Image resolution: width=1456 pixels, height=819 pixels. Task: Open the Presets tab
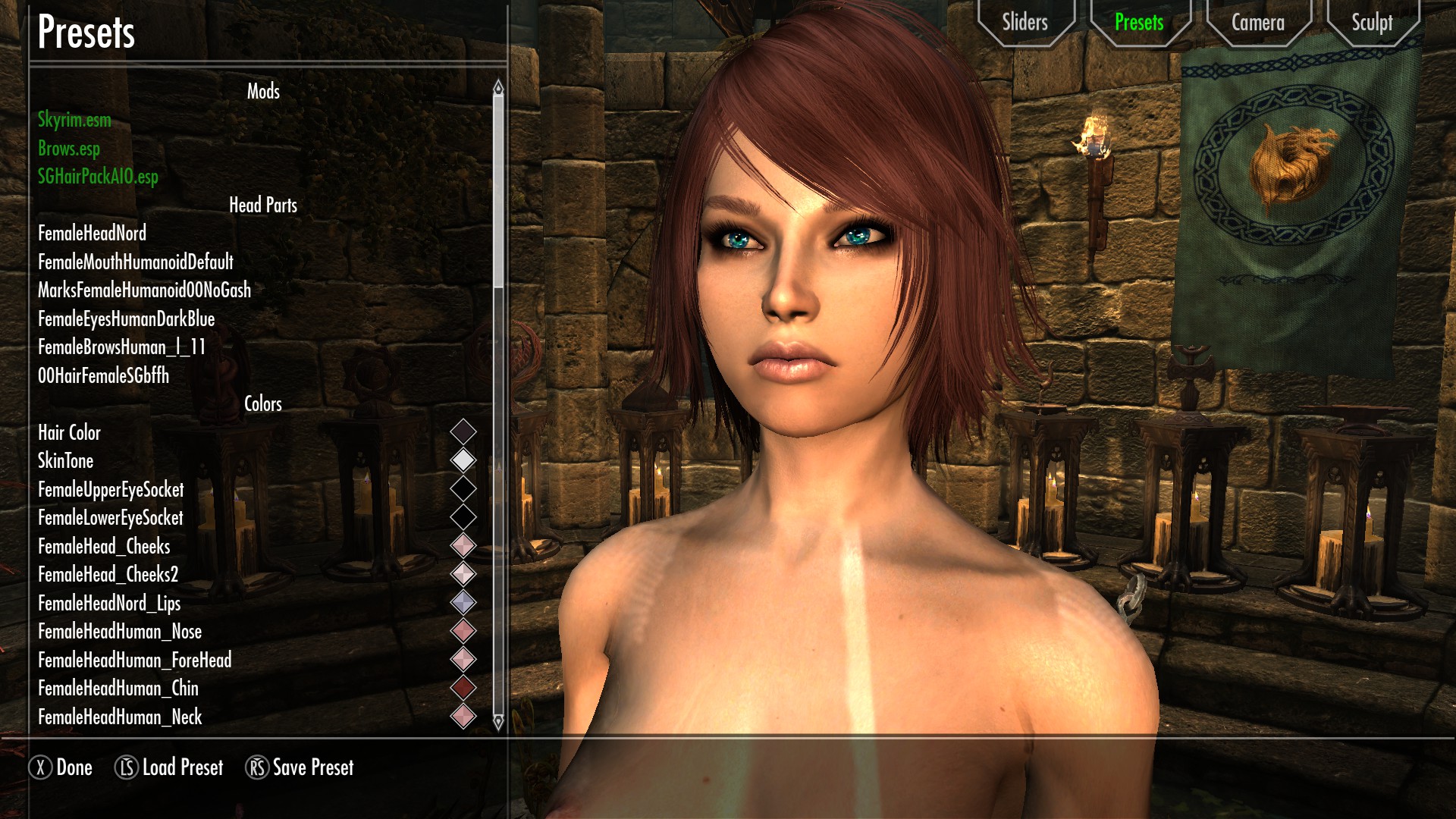click(1138, 23)
